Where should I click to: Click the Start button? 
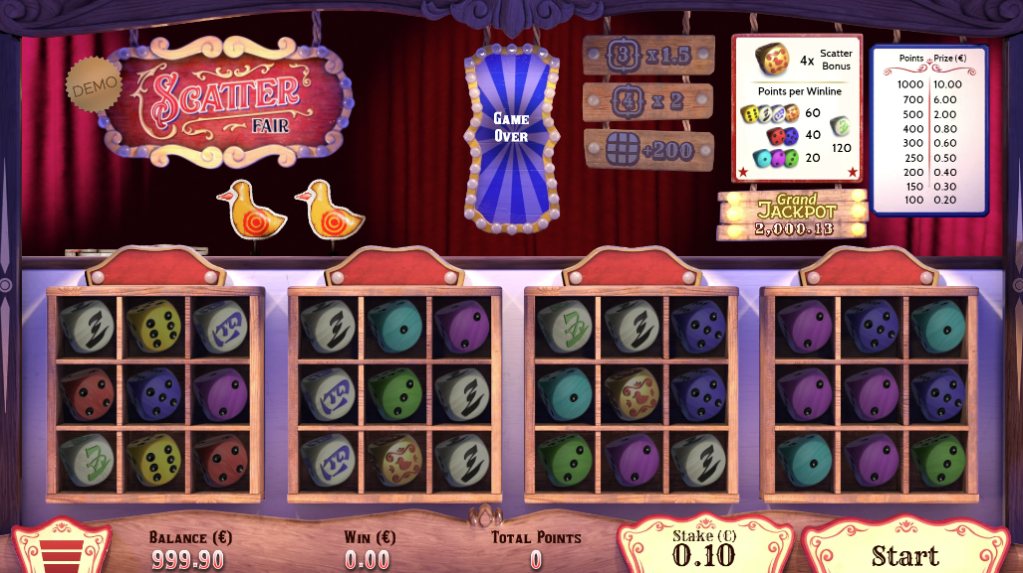pos(904,553)
